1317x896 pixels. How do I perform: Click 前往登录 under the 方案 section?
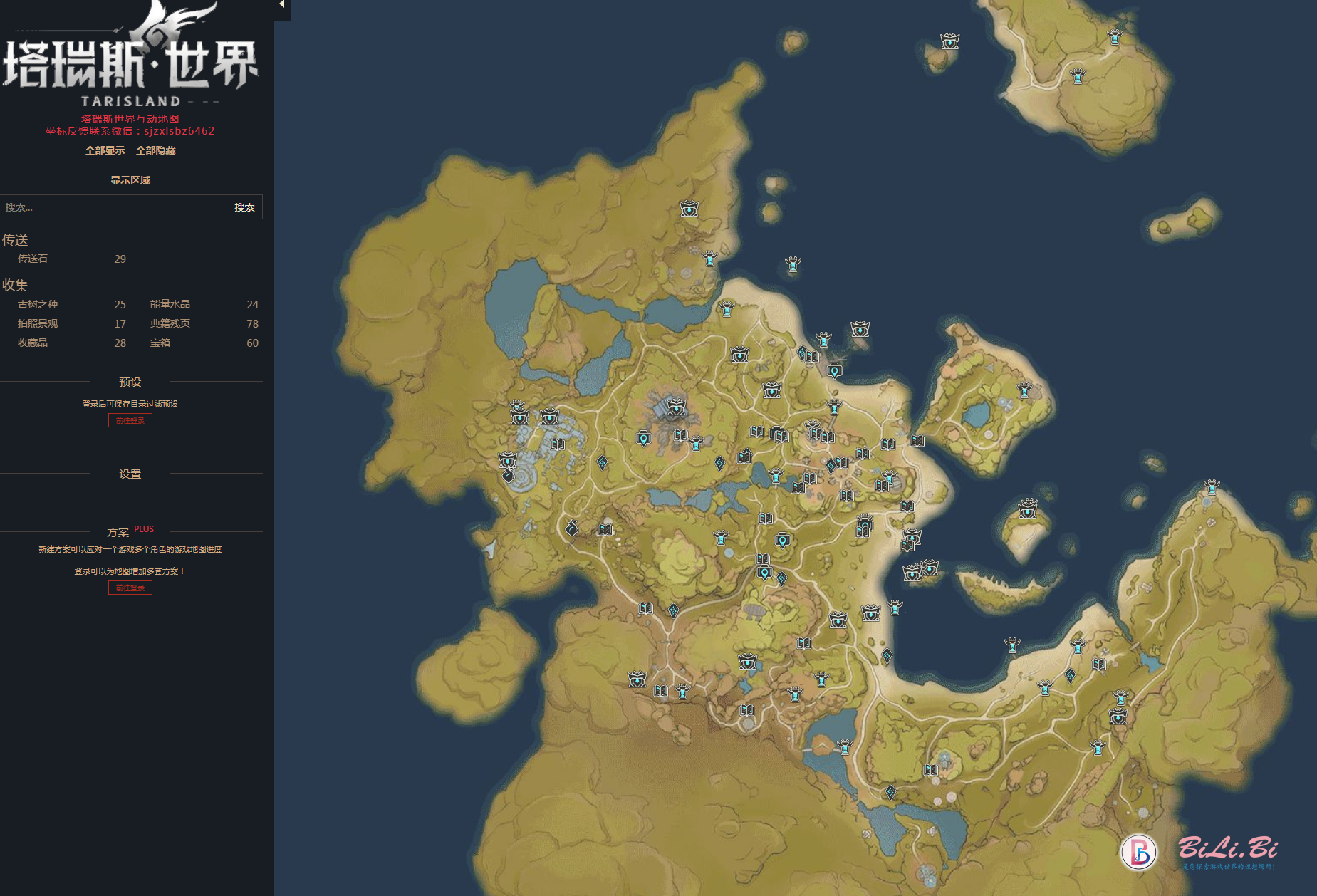pos(130,588)
